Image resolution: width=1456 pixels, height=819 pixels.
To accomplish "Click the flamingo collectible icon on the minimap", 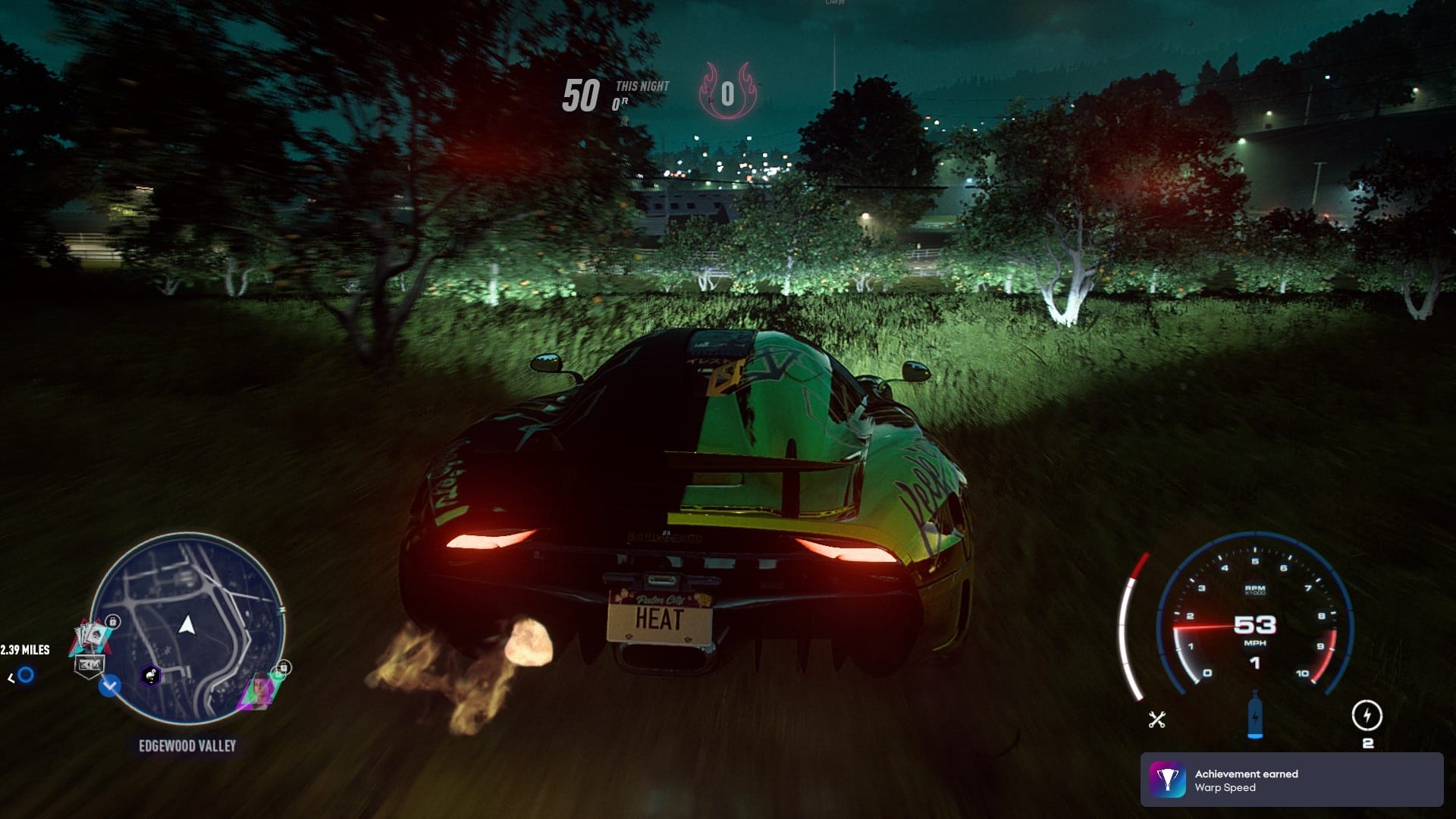I will [x=150, y=676].
